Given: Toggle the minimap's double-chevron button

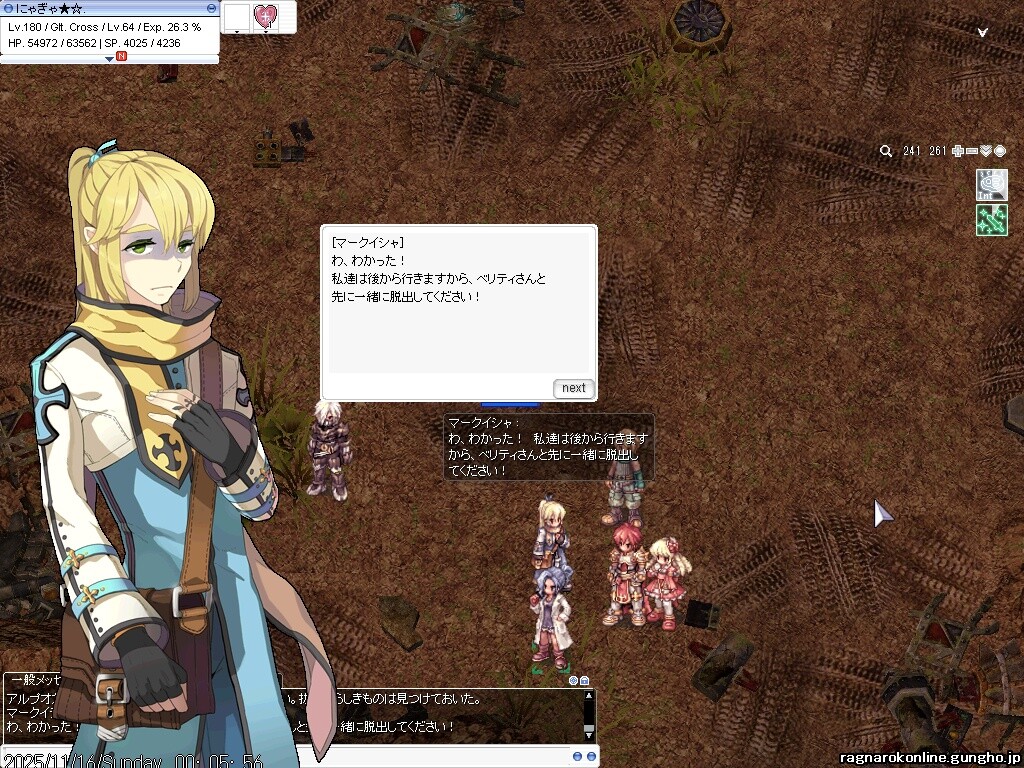Looking at the screenshot, I should tap(986, 151).
